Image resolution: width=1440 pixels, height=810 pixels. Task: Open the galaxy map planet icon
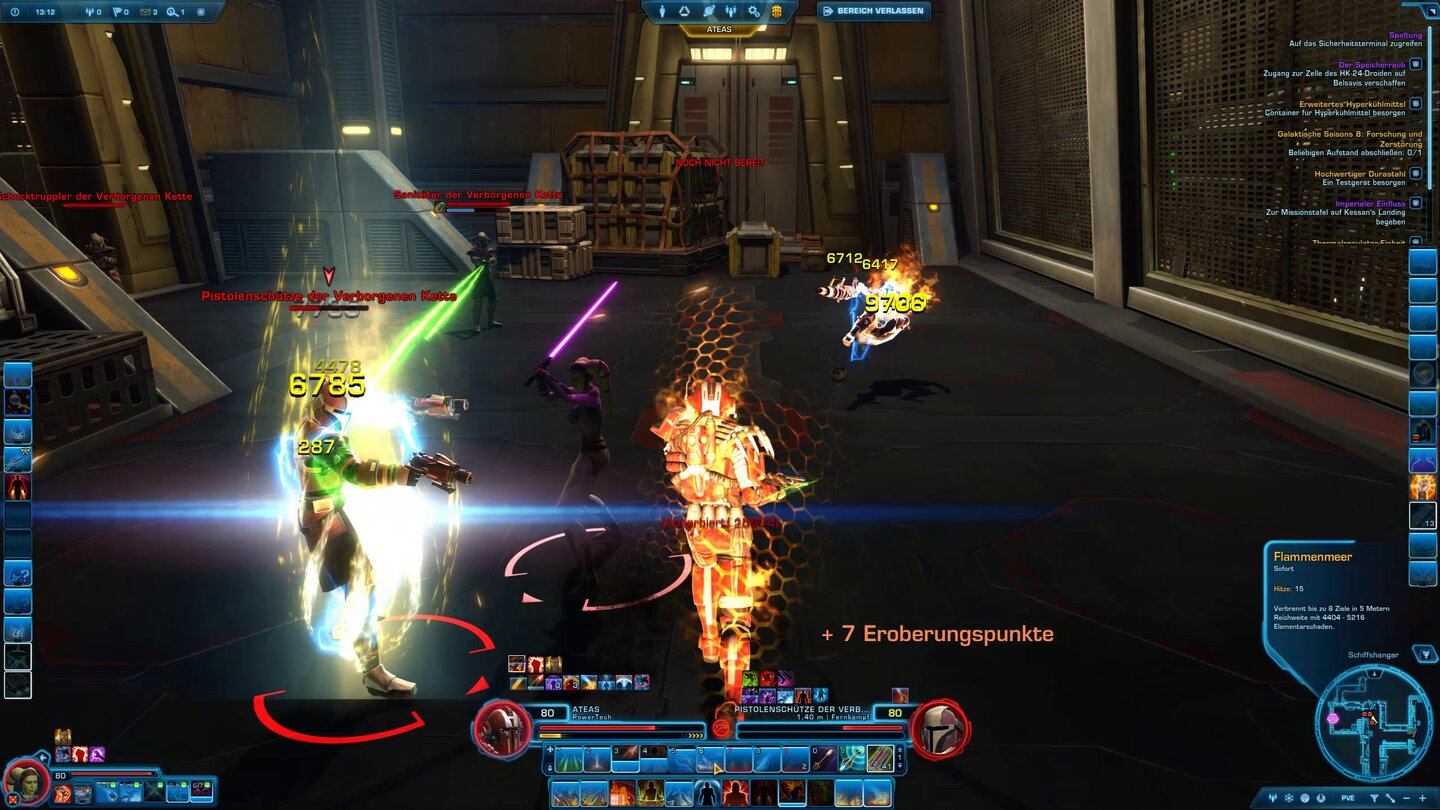(x=708, y=12)
